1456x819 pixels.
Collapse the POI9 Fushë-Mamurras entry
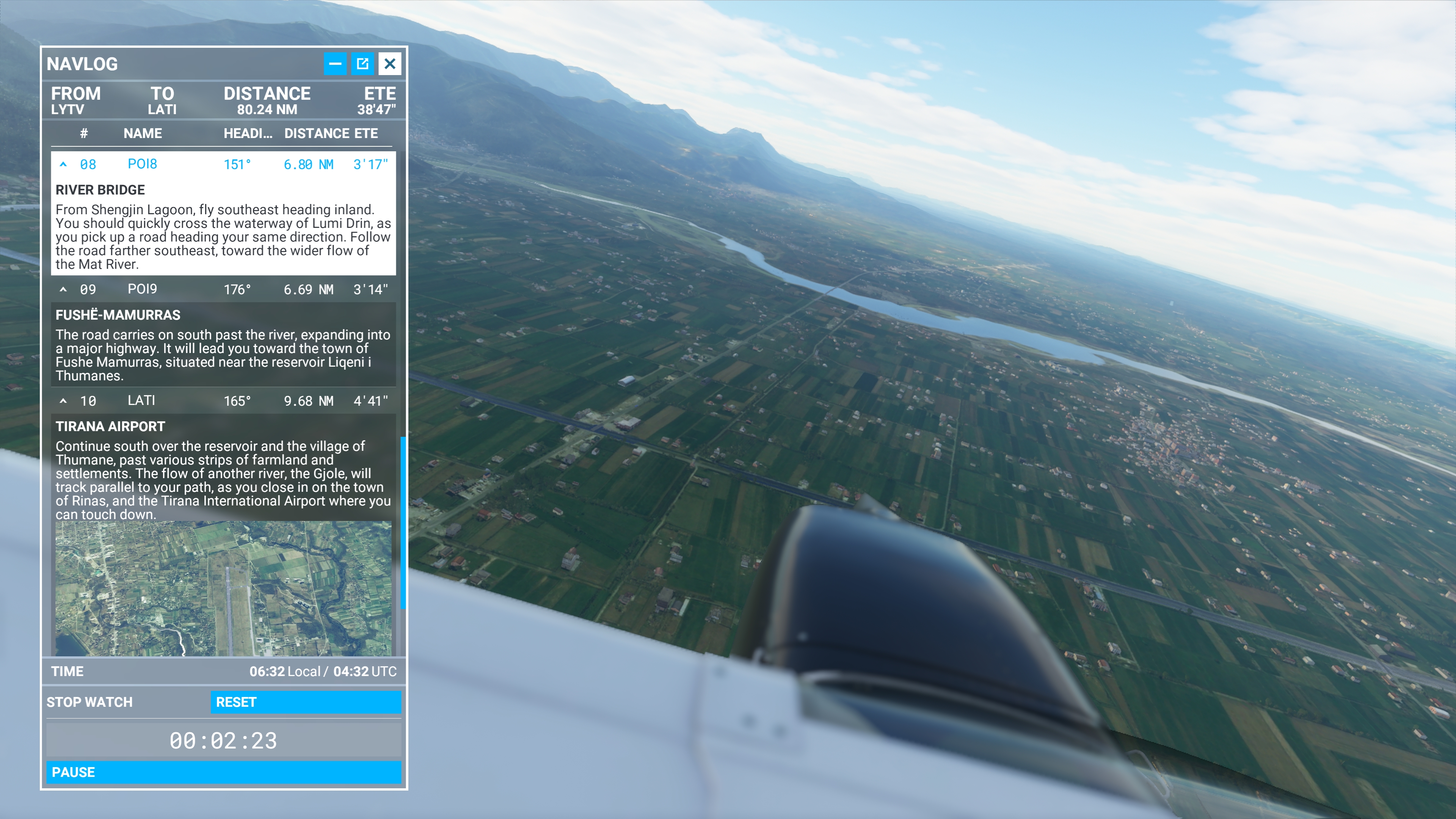[x=64, y=289]
